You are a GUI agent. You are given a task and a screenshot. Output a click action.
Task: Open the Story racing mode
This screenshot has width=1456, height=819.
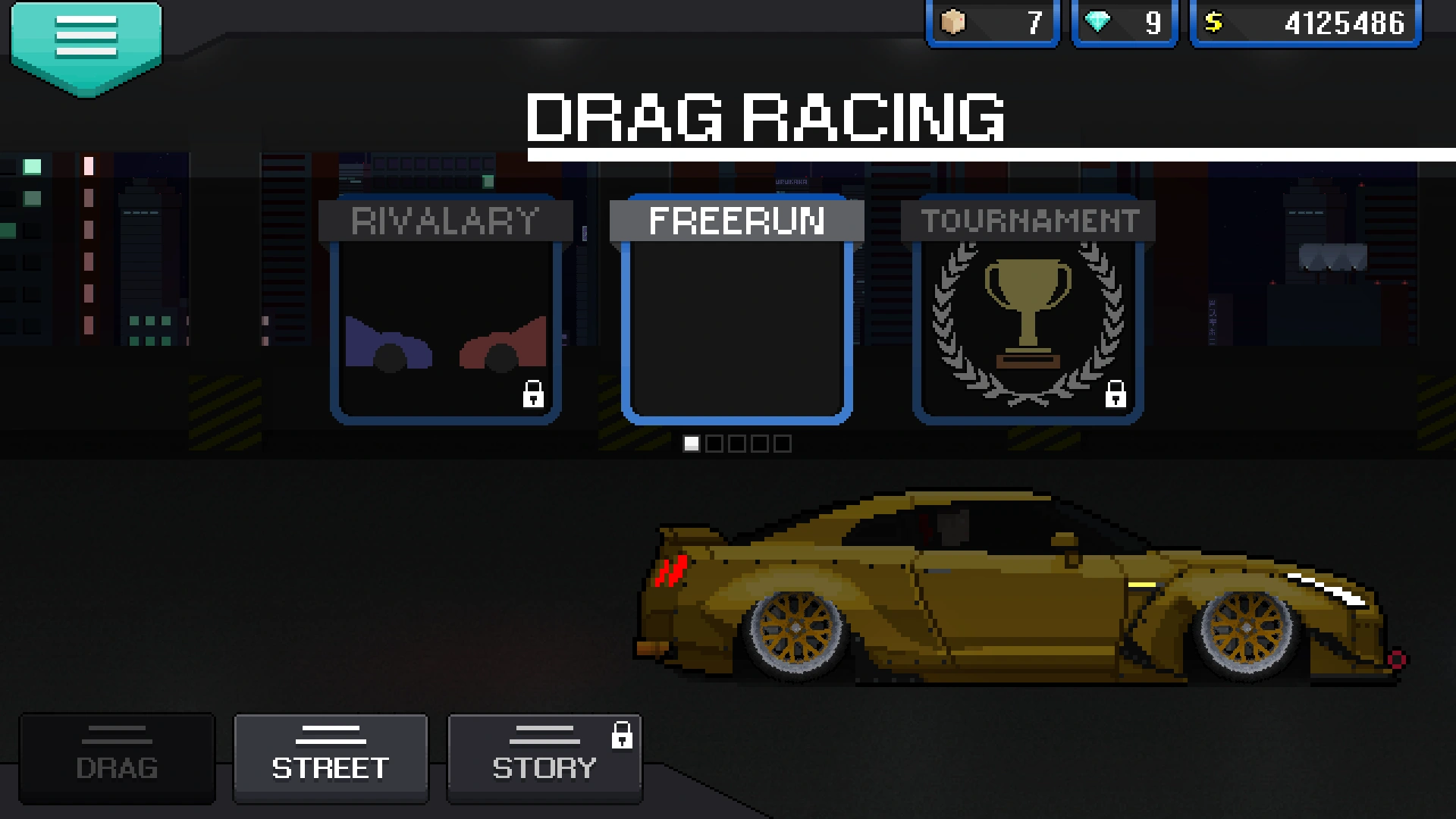(x=544, y=758)
